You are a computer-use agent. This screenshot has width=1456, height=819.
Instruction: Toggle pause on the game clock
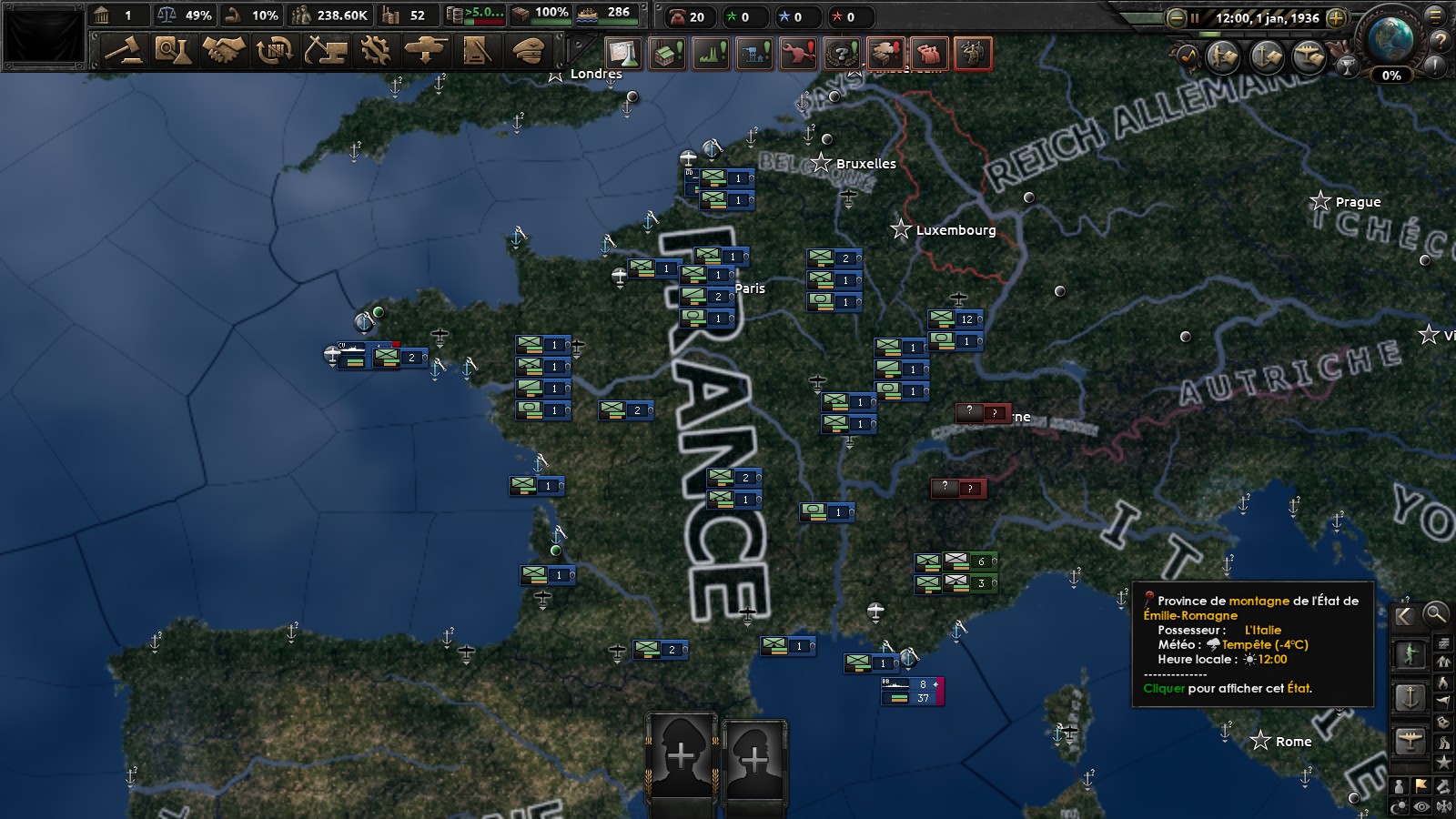(x=1195, y=18)
